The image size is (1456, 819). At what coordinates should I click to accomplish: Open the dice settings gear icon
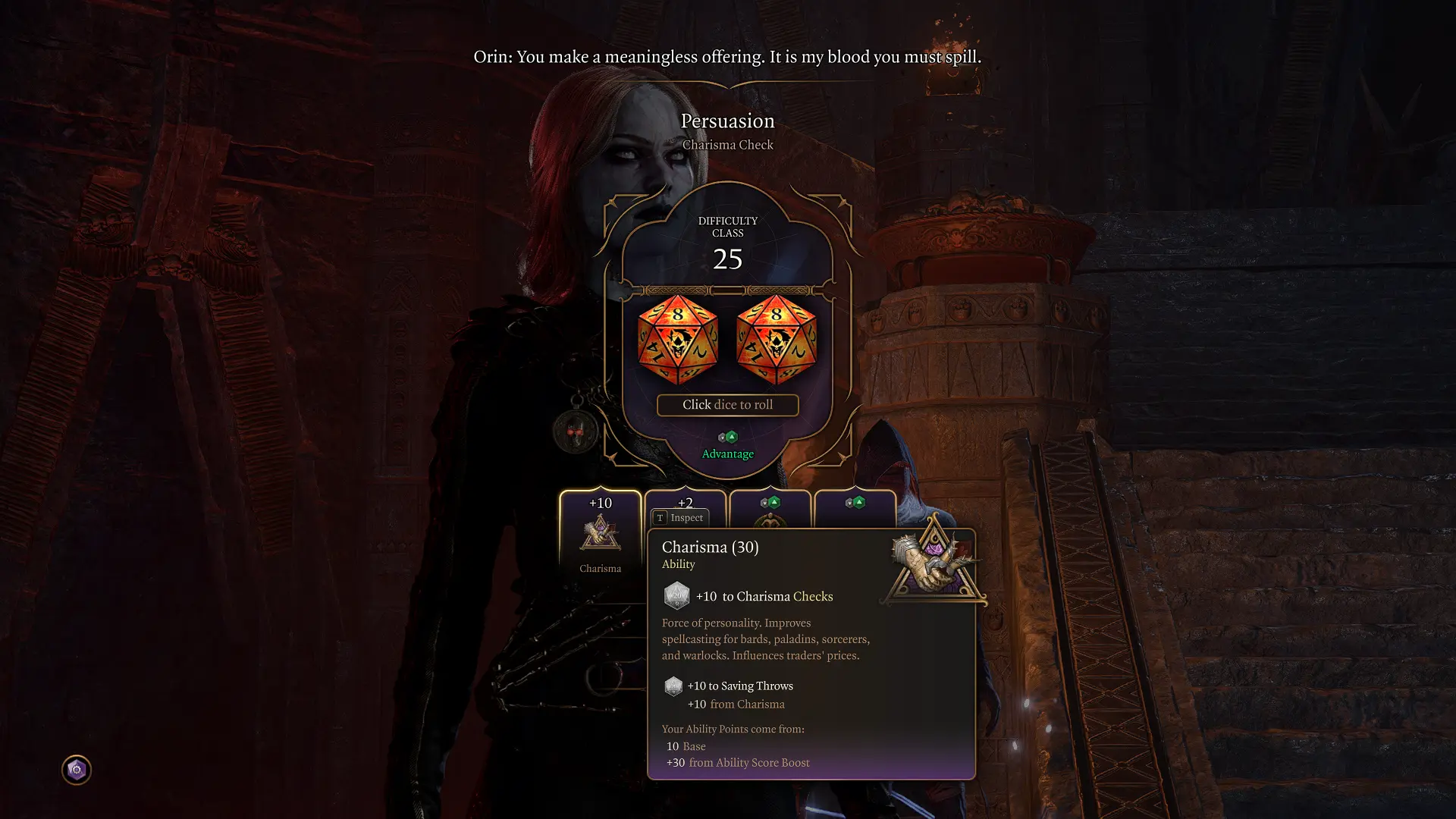(76, 770)
